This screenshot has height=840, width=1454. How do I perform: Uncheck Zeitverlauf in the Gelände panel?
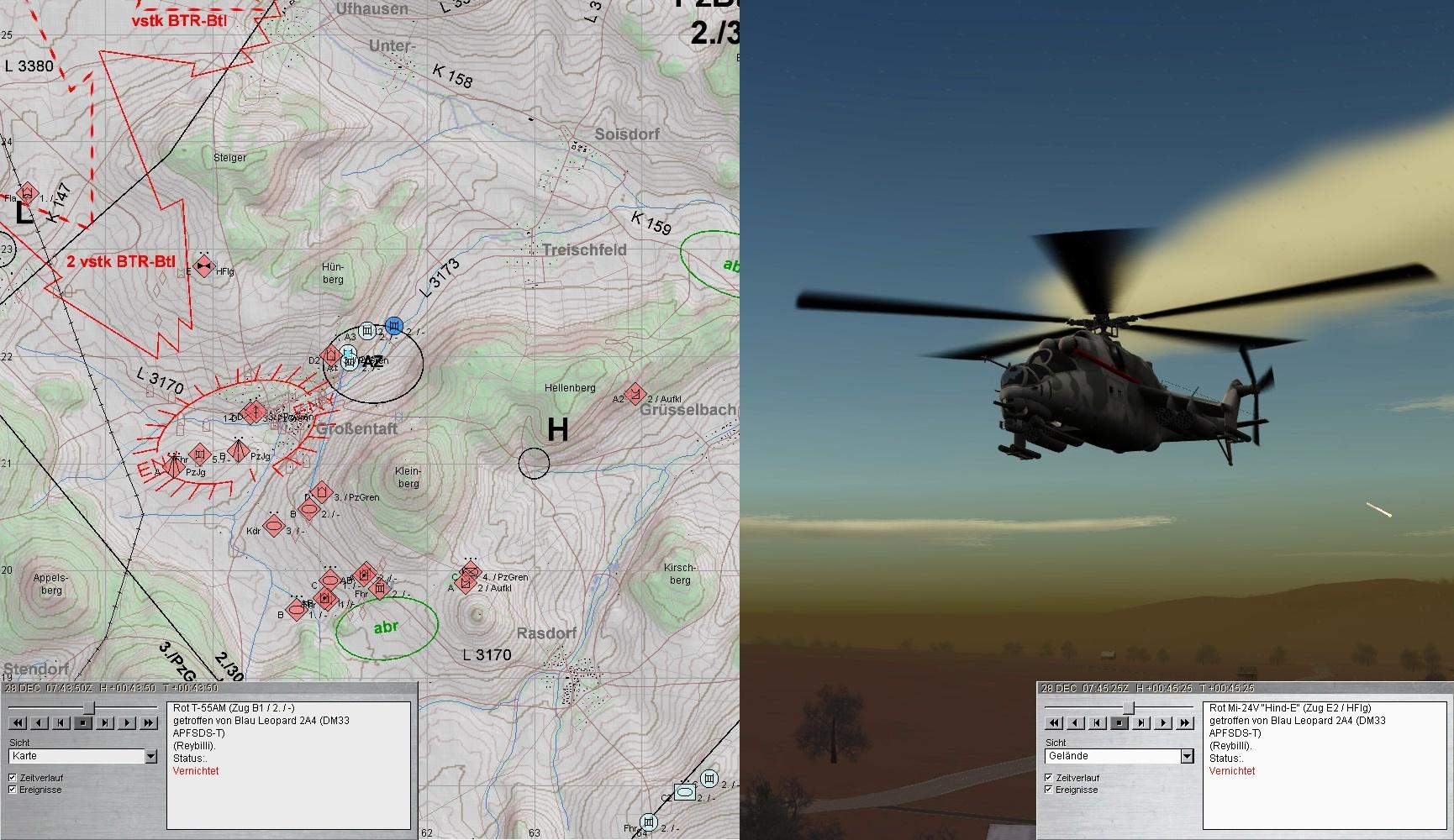point(1049,778)
